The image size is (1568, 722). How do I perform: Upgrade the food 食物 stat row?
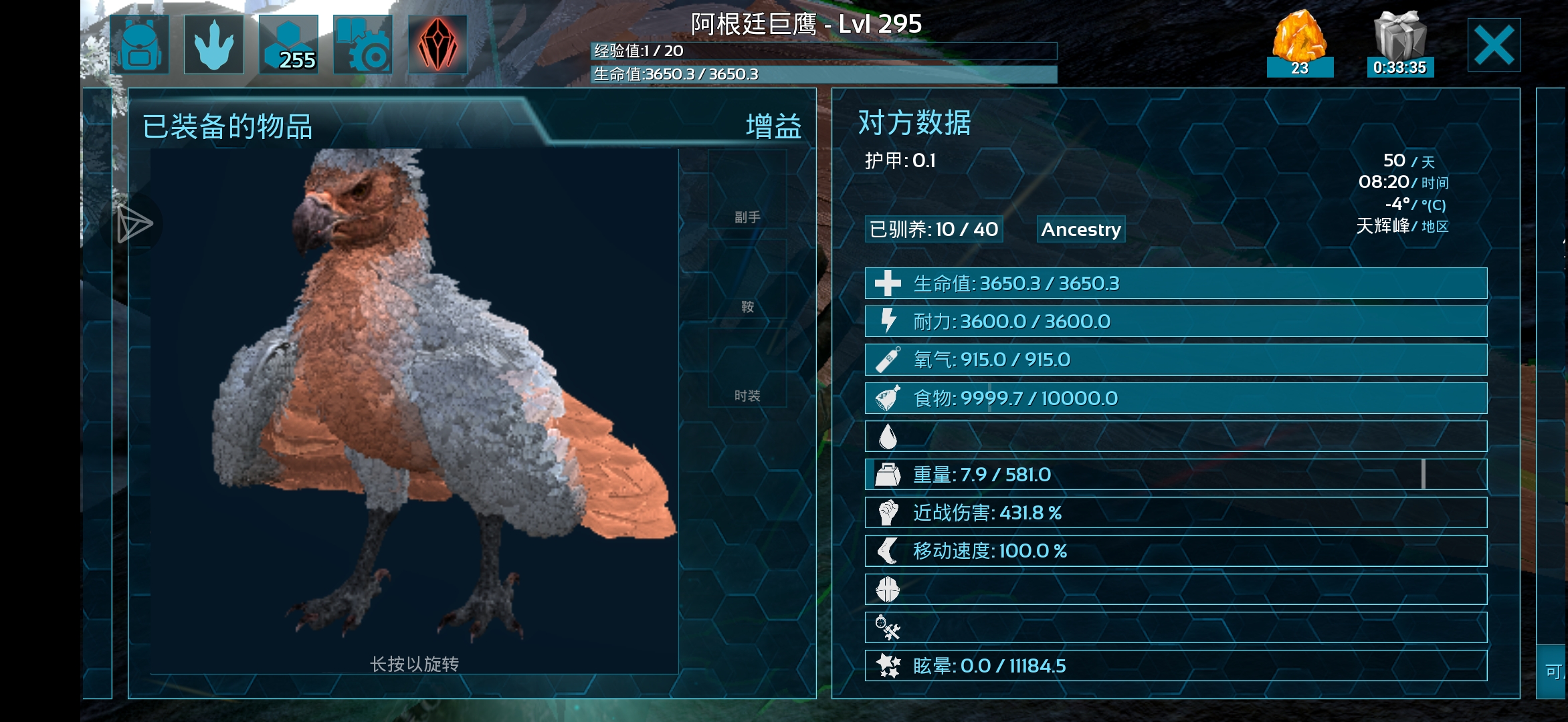point(1175,398)
